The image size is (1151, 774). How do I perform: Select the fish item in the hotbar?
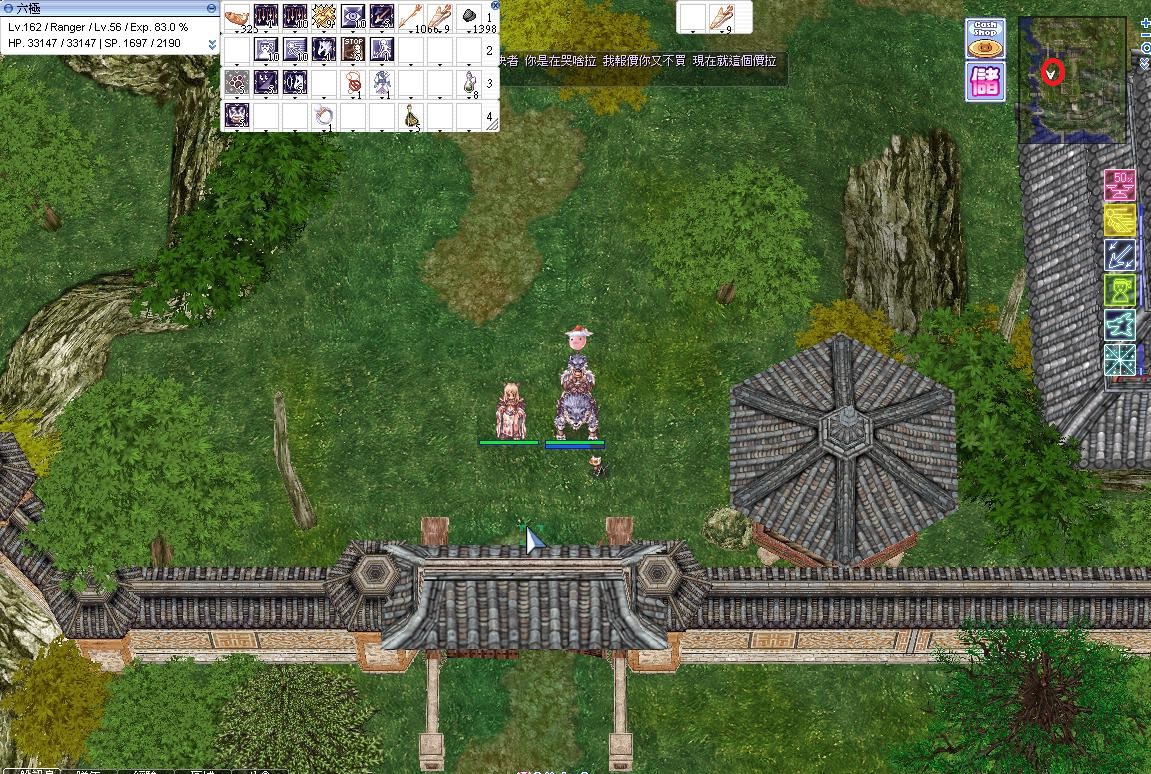pos(237,17)
